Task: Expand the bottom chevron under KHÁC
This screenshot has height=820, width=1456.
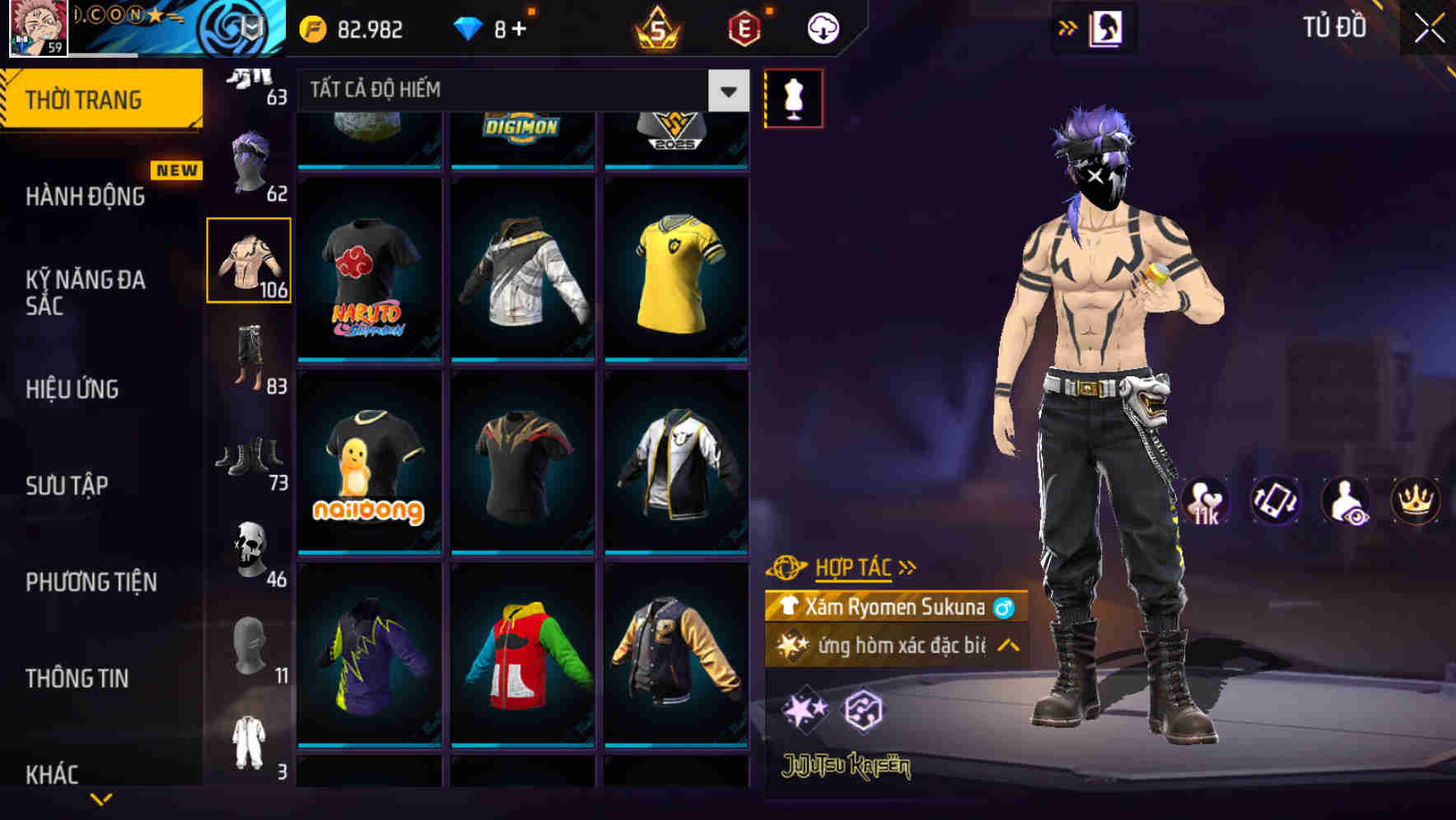Action: (x=101, y=800)
